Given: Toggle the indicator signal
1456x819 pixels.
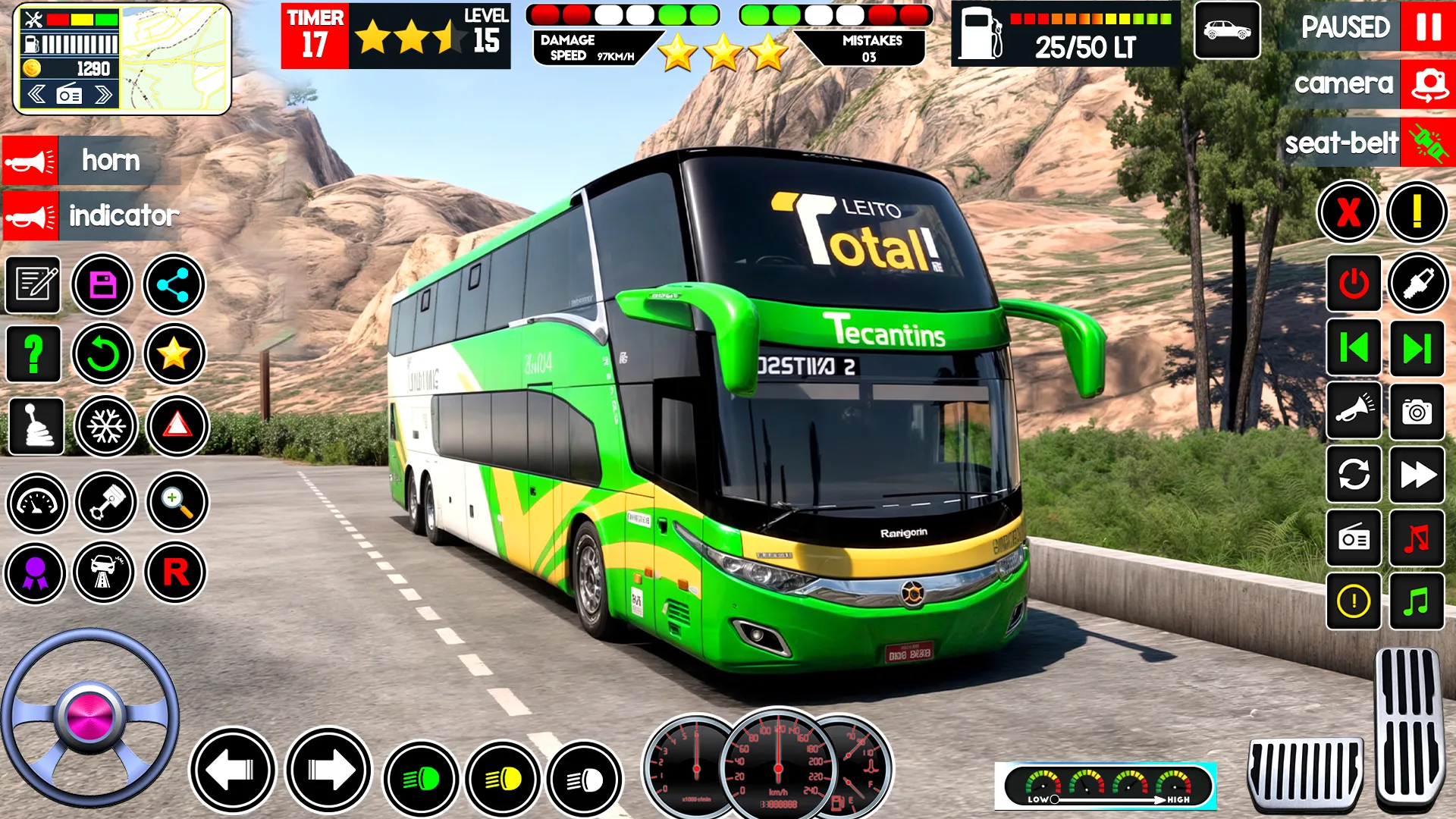Looking at the screenshot, I should coord(30,216).
